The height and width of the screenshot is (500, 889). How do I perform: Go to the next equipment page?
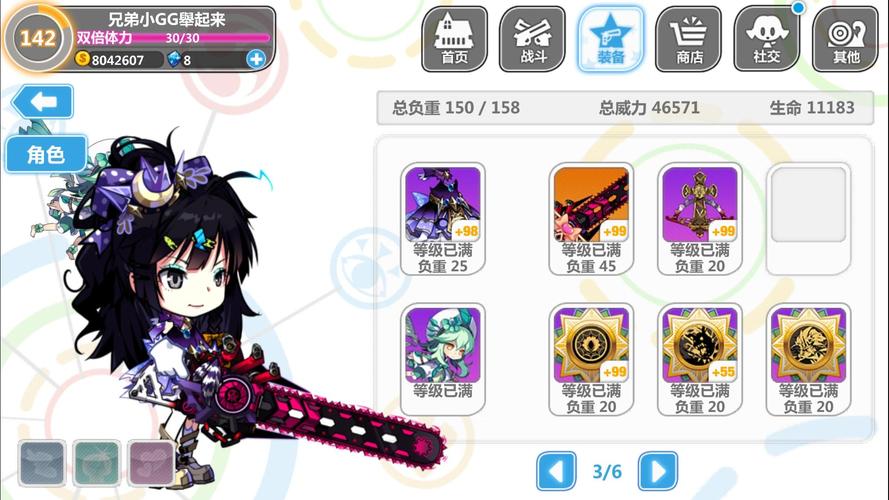coord(657,470)
